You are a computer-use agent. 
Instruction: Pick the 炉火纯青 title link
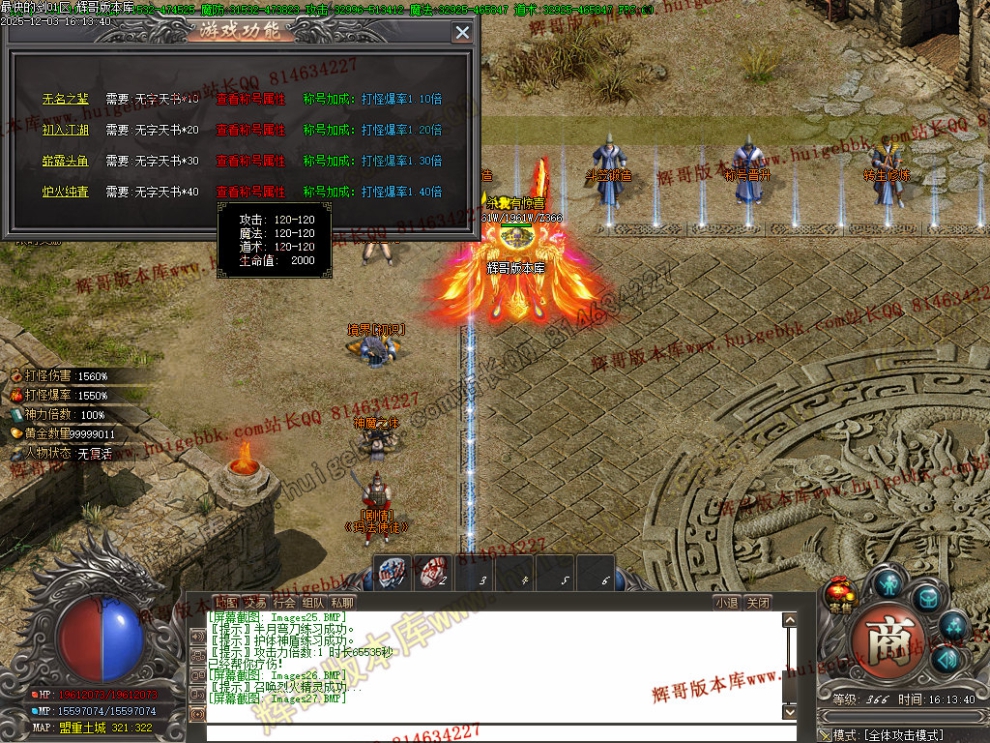[x=65, y=192]
